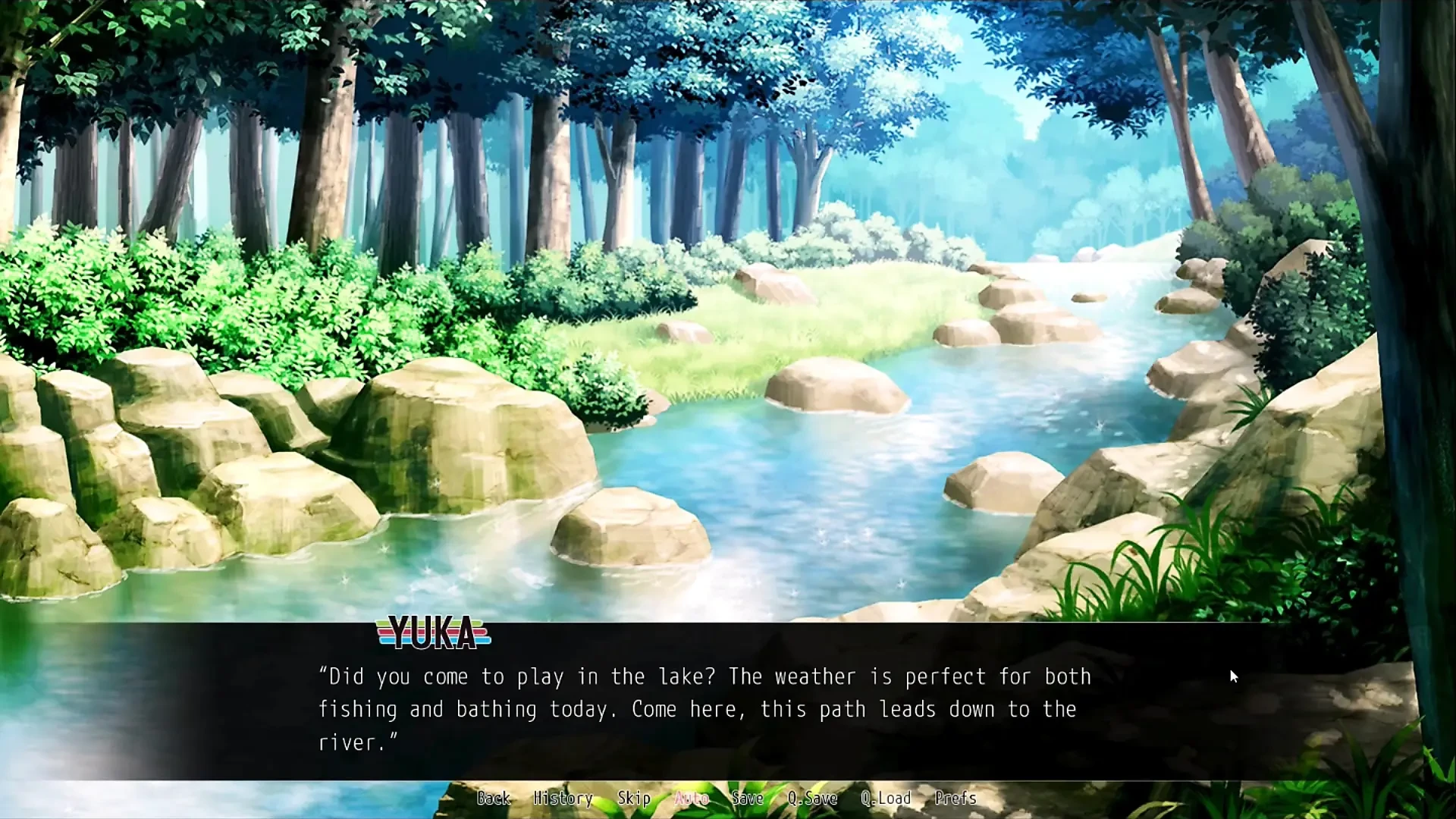Quick save with Q.Save
This screenshot has height=819, width=1456.
812,798
